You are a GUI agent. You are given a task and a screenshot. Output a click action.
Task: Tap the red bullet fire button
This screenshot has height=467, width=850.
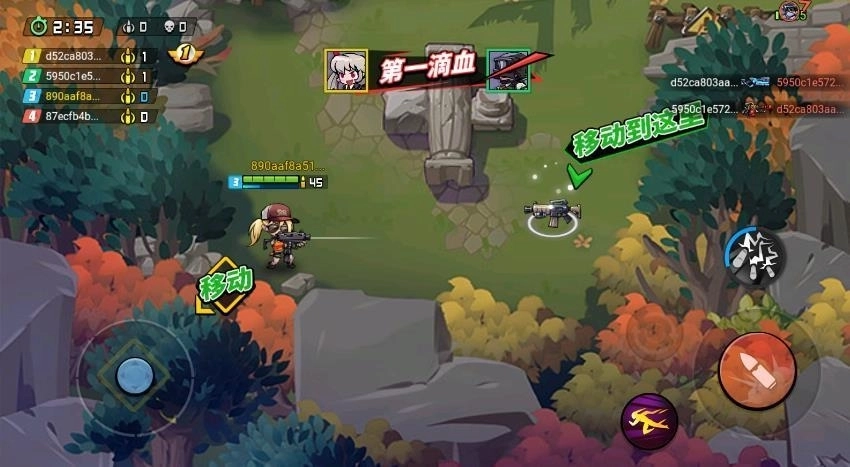point(757,371)
